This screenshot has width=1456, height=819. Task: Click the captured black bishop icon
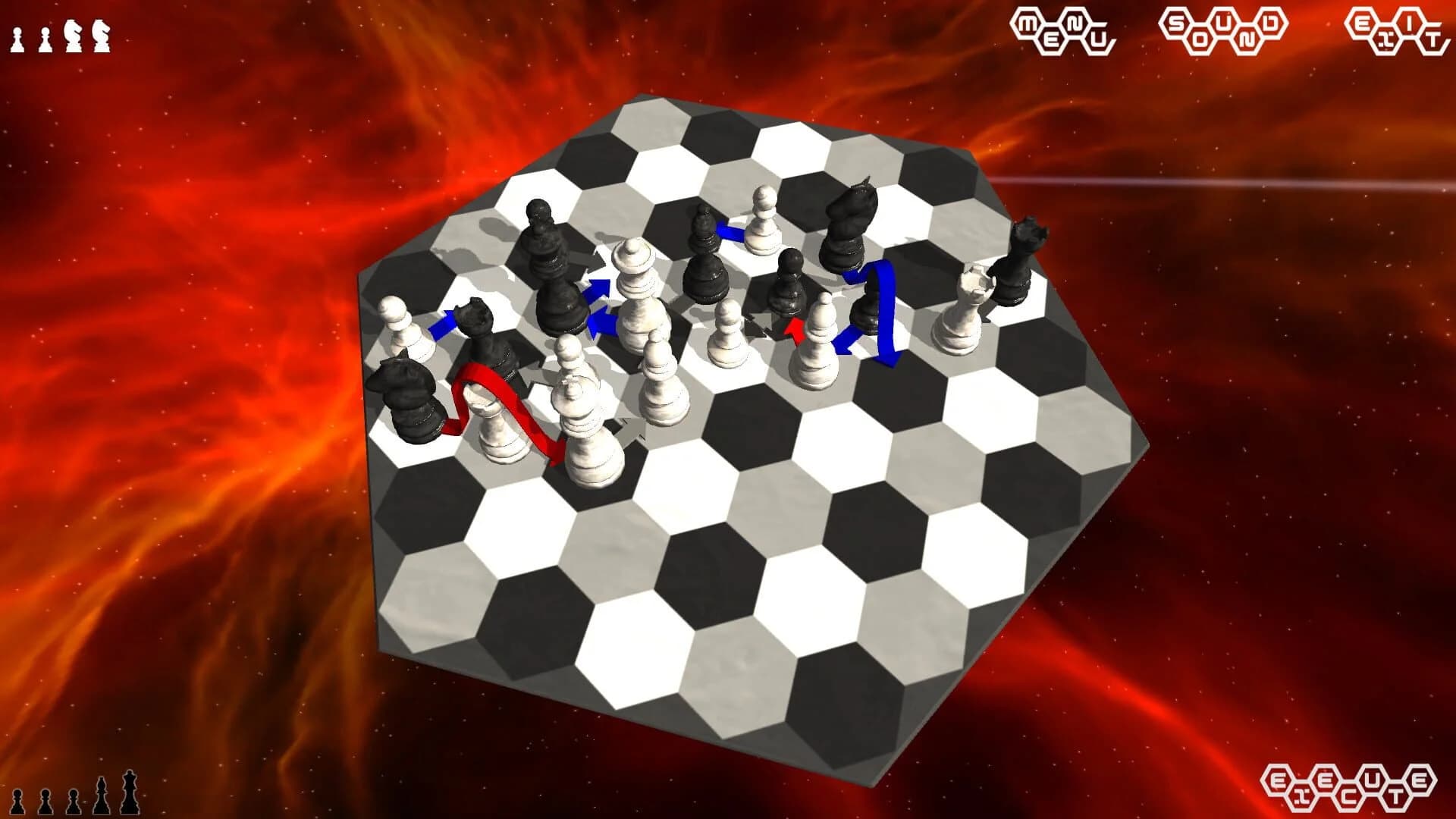pos(101,796)
